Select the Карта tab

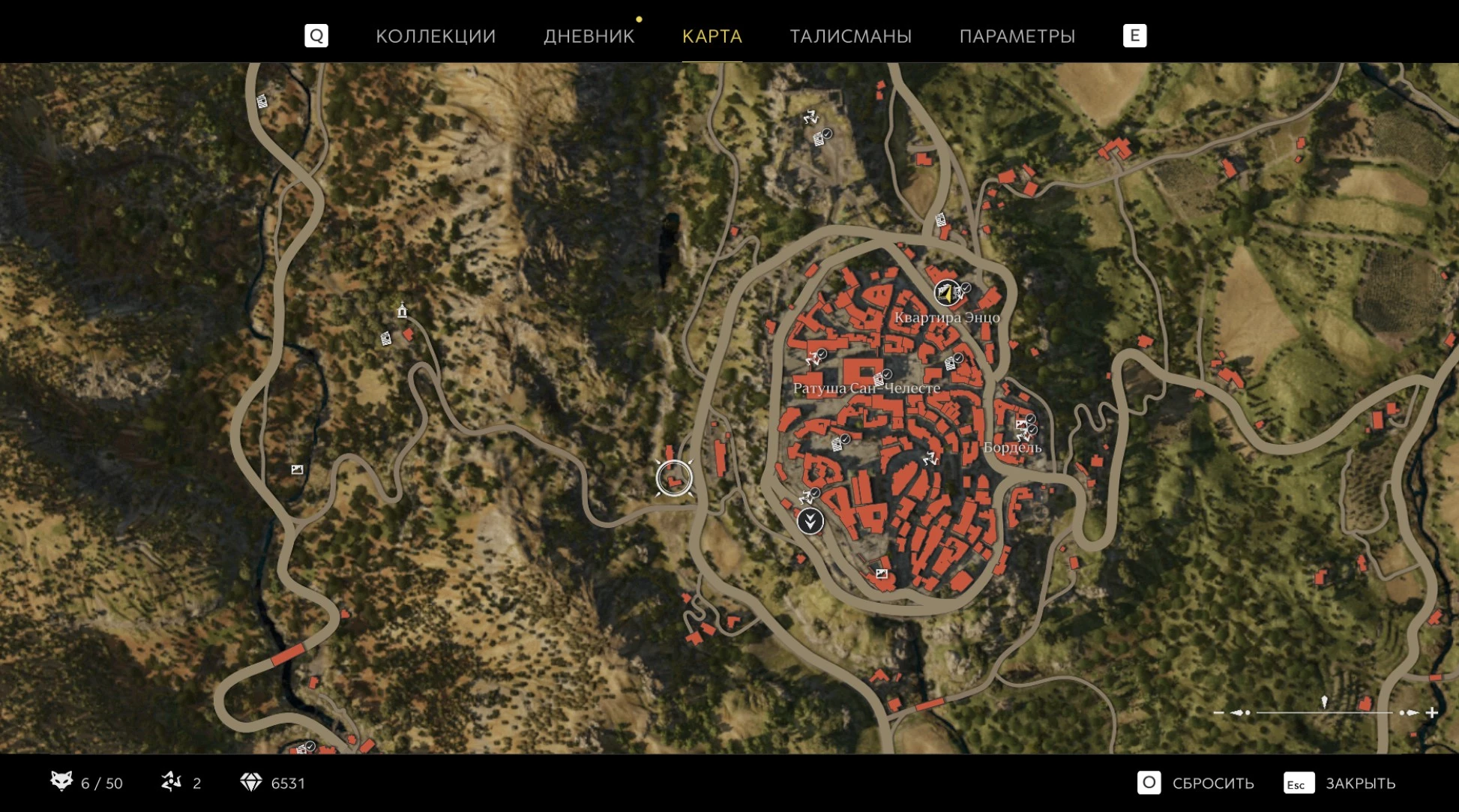pyautogui.click(x=712, y=36)
